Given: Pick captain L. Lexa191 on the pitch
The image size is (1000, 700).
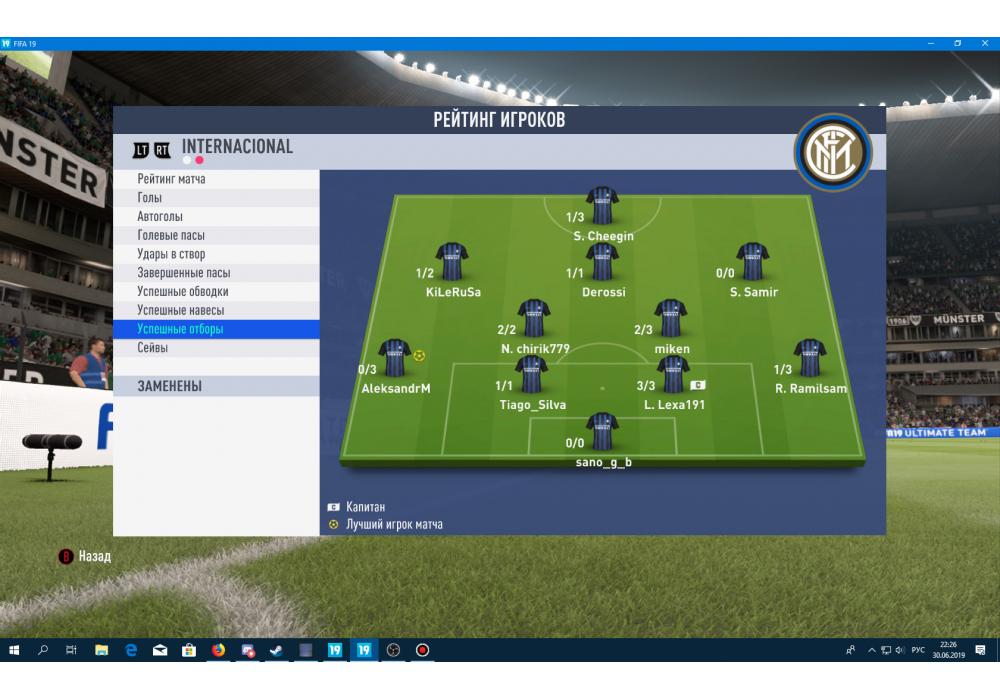Looking at the screenshot, I should [x=672, y=374].
